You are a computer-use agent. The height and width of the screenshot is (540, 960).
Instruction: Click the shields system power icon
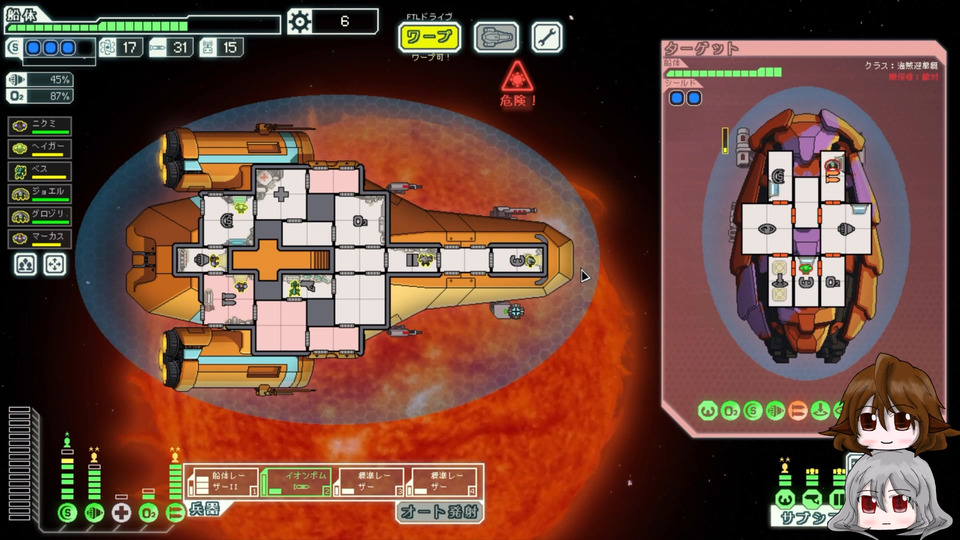(x=66, y=513)
